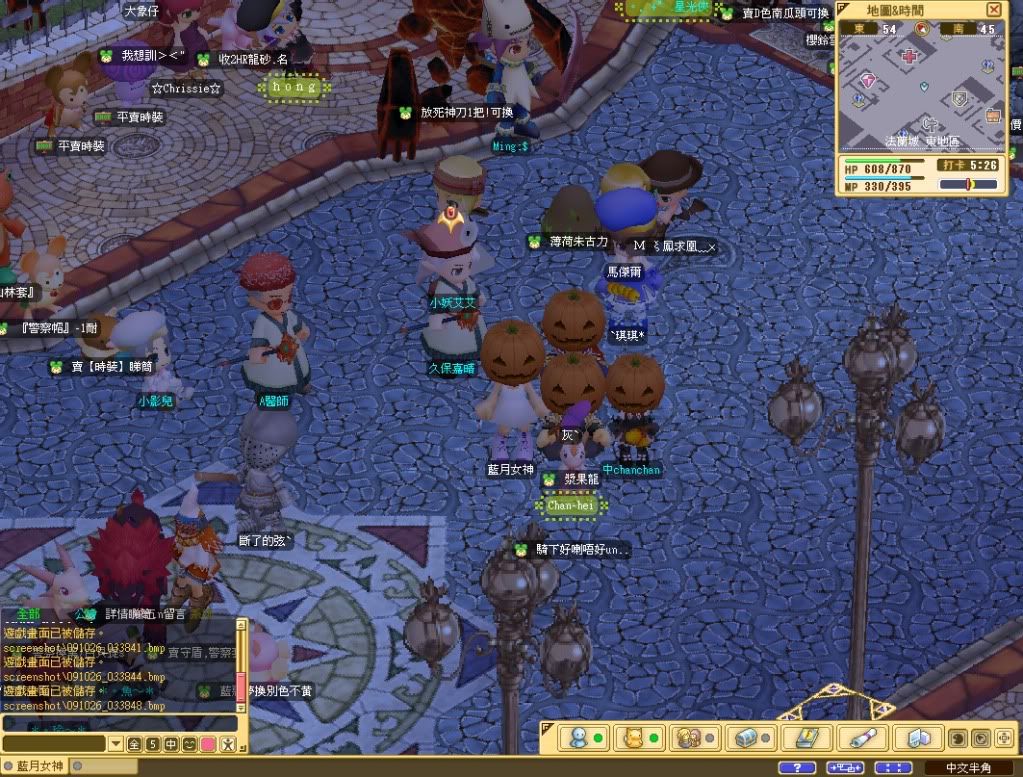Screen dimensions: 1023x777
Task: Click the stick-figure action button in chat
Action: click(x=227, y=744)
